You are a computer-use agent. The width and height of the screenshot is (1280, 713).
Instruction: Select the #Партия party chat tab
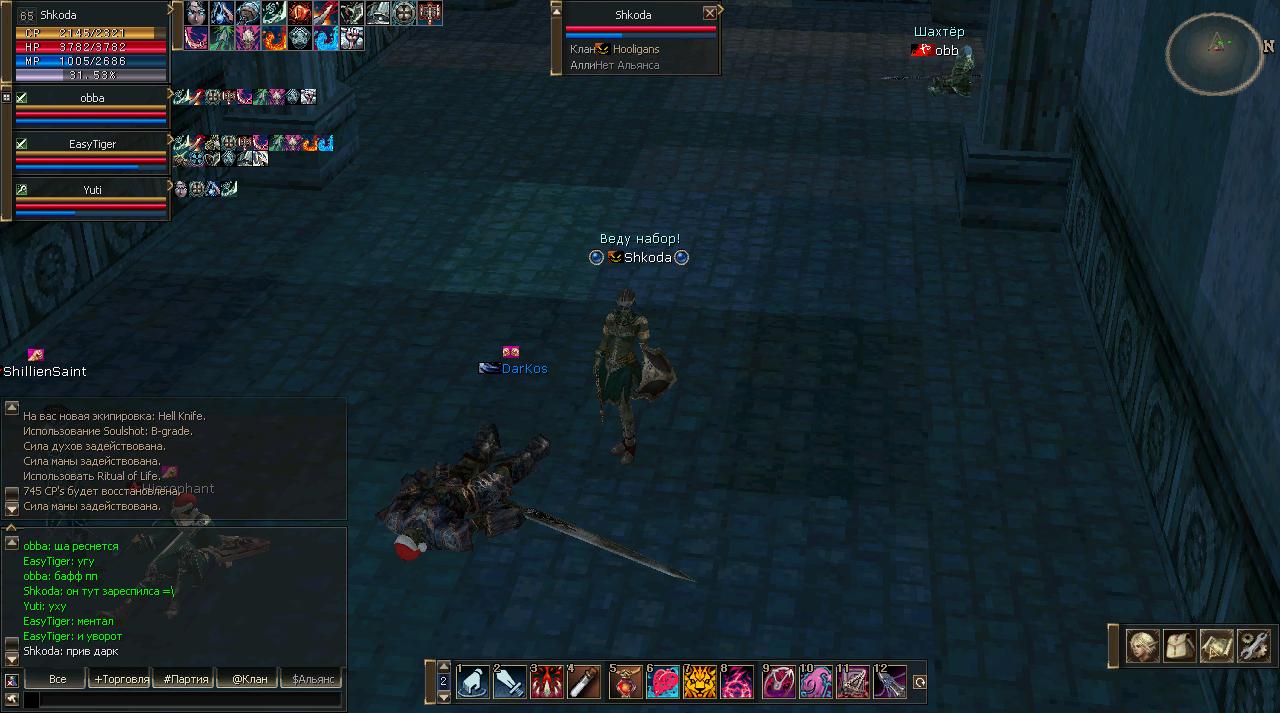[x=186, y=679]
